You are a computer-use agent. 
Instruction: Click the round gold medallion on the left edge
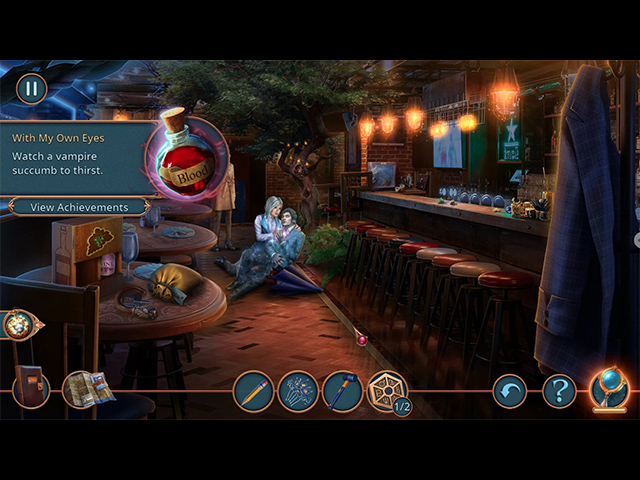(x=18, y=325)
